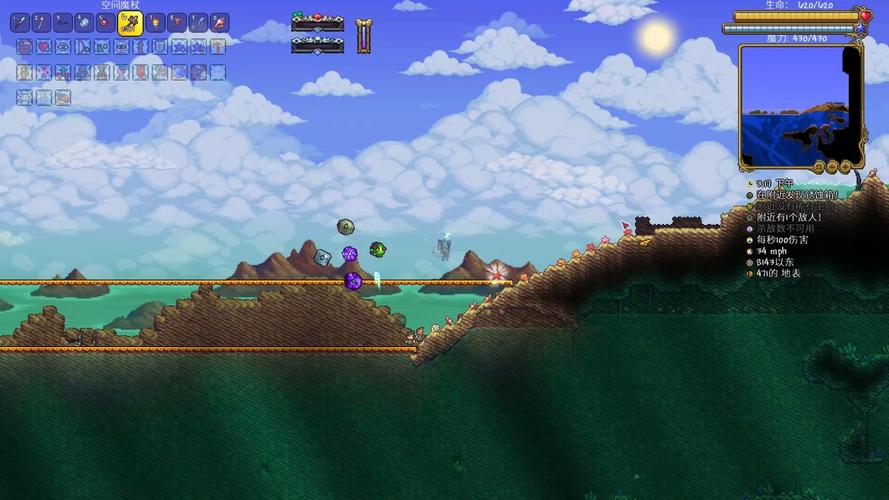The width and height of the screenshot is (889, 500).
Task: Pick the last hotbar slot, numbered zero
Action: (x=220, y=22)
